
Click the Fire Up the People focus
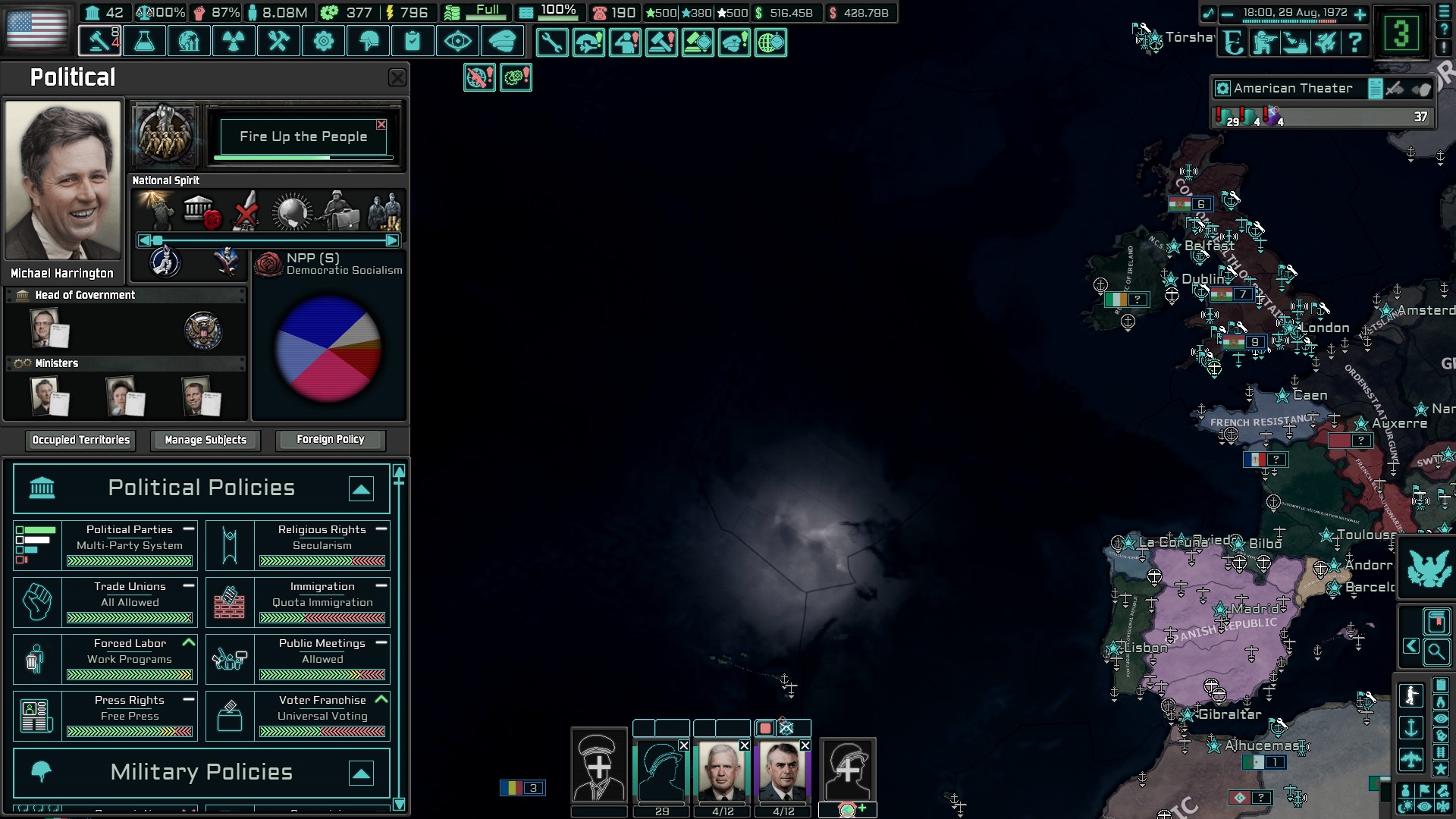303,136
